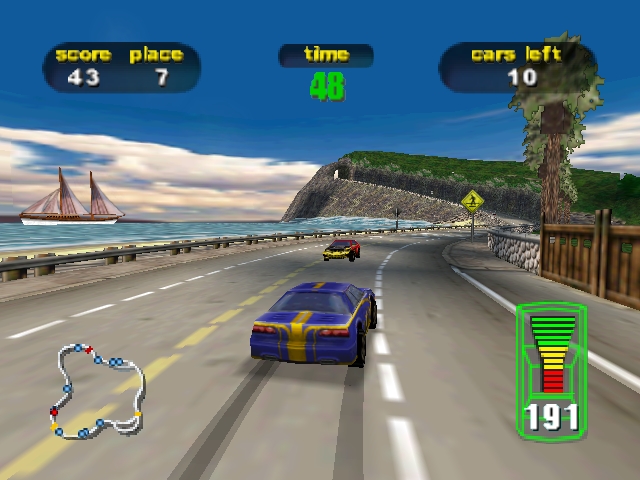Click the track layout minimap
The image size is (640, 480).
tap(97, 391)
